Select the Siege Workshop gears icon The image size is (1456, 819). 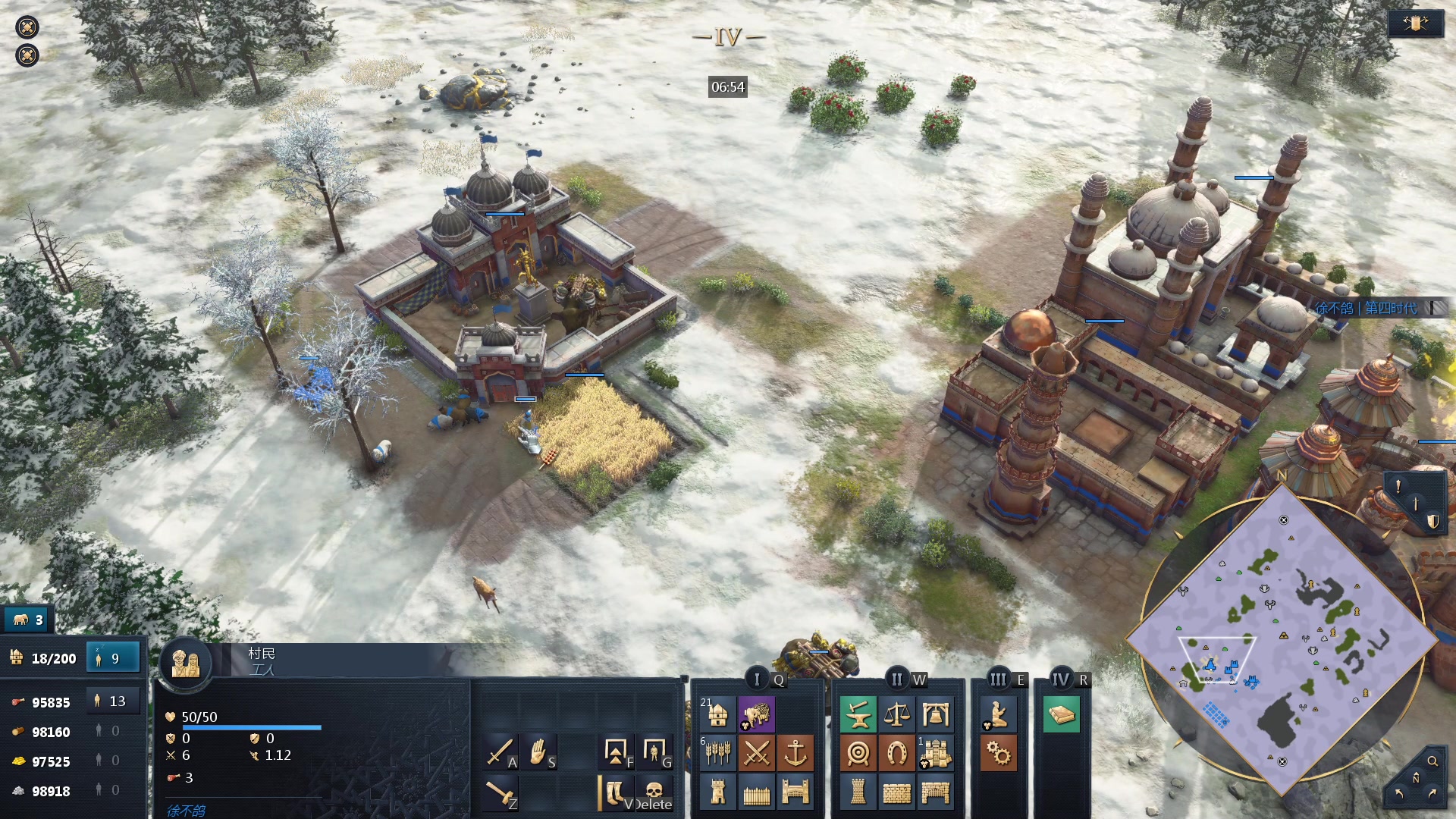[x=998, y=753]
